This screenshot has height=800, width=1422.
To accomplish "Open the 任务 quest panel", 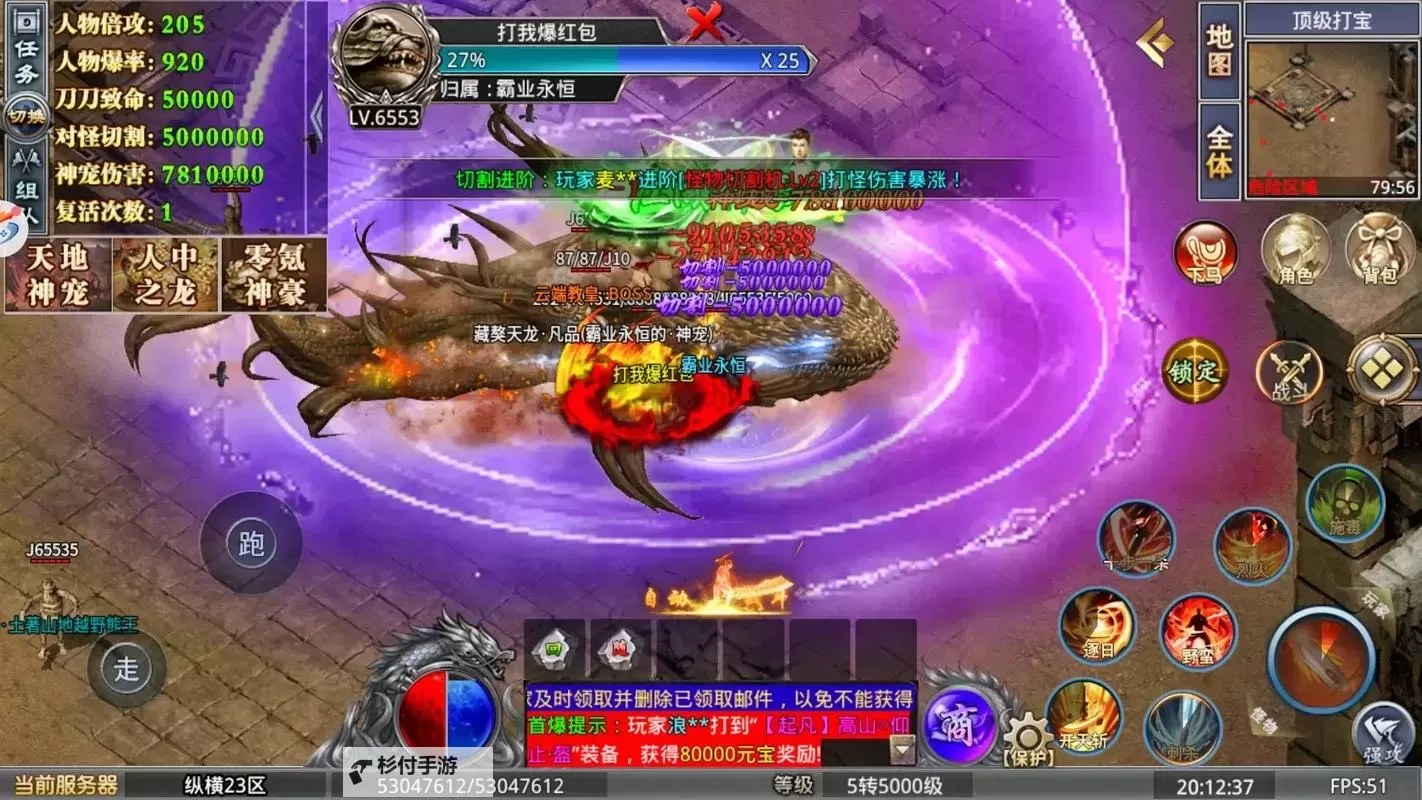I will point(26,60).
